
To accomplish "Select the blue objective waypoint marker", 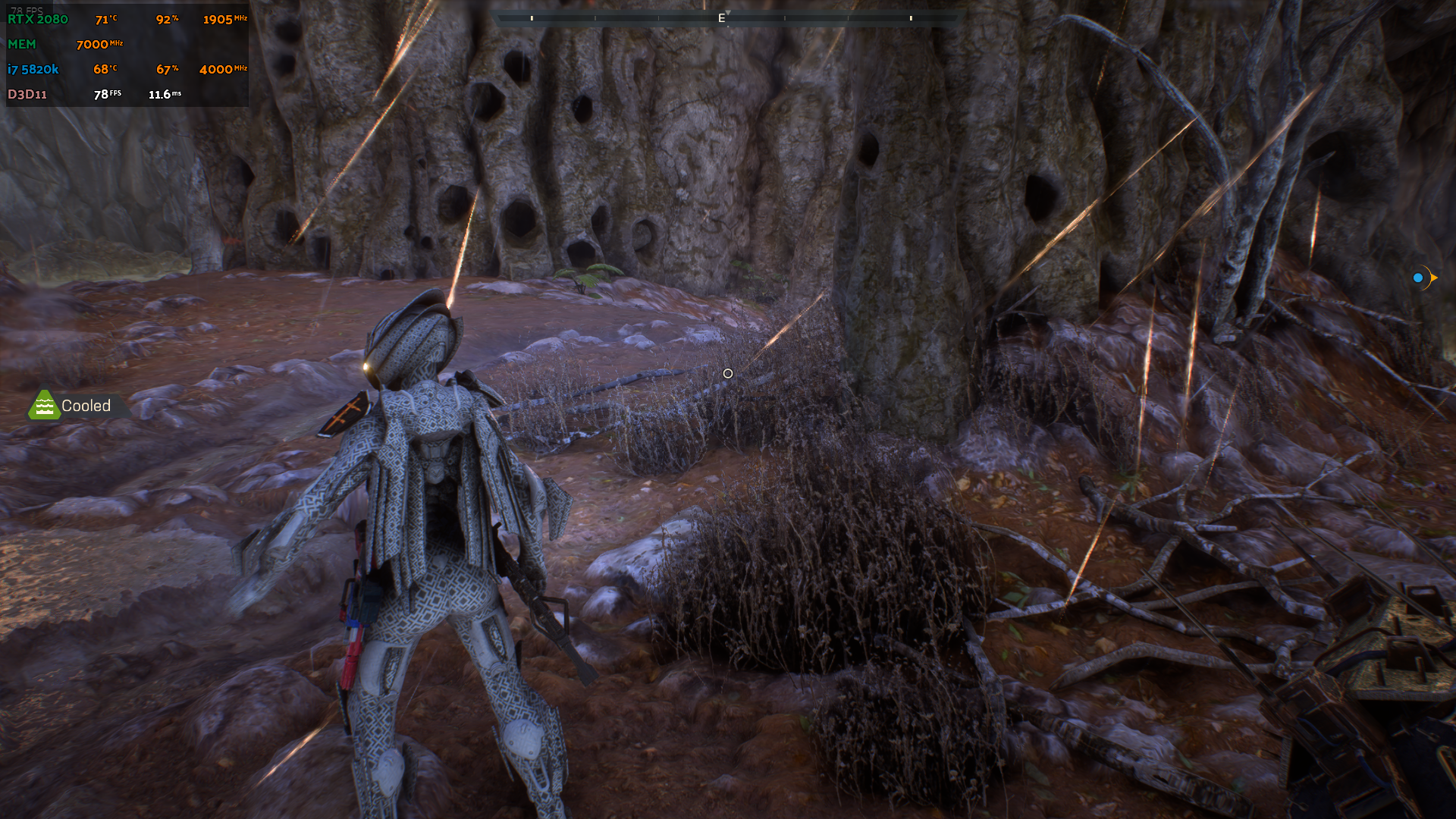I will pyautogui.click(x=1417, y=278).
